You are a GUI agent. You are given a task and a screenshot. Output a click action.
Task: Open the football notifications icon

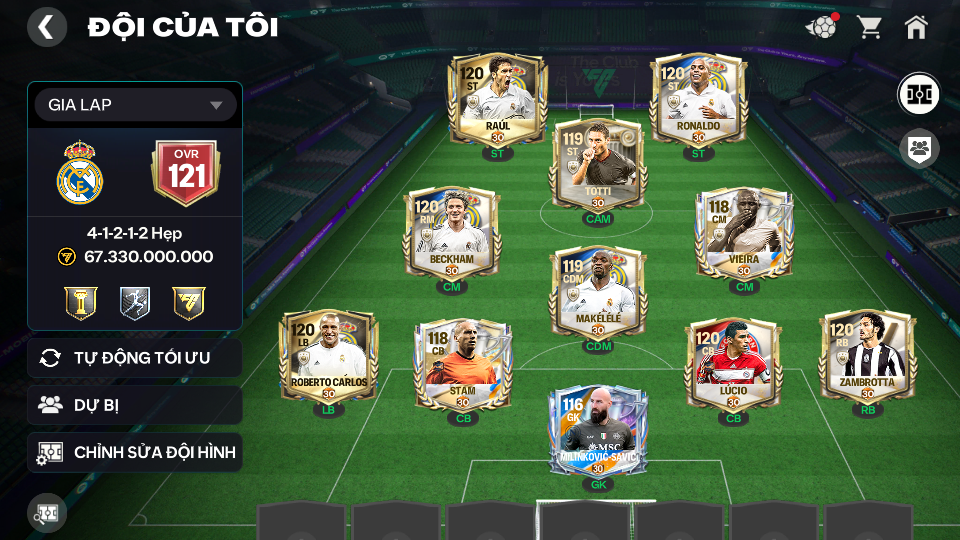point(821,27)
